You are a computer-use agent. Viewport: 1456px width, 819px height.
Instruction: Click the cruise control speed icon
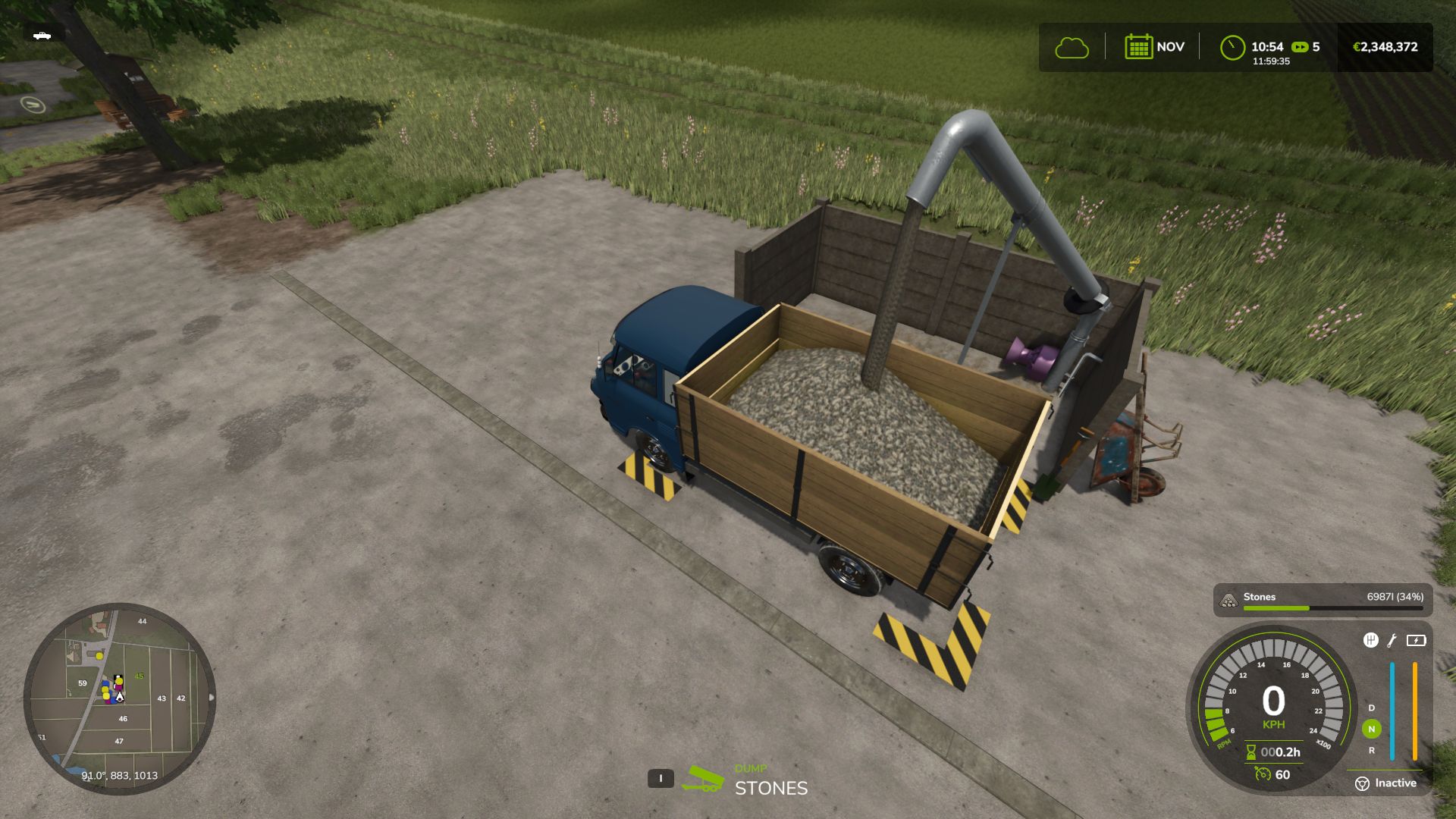pyautogui.click(x=1263, y=774)
